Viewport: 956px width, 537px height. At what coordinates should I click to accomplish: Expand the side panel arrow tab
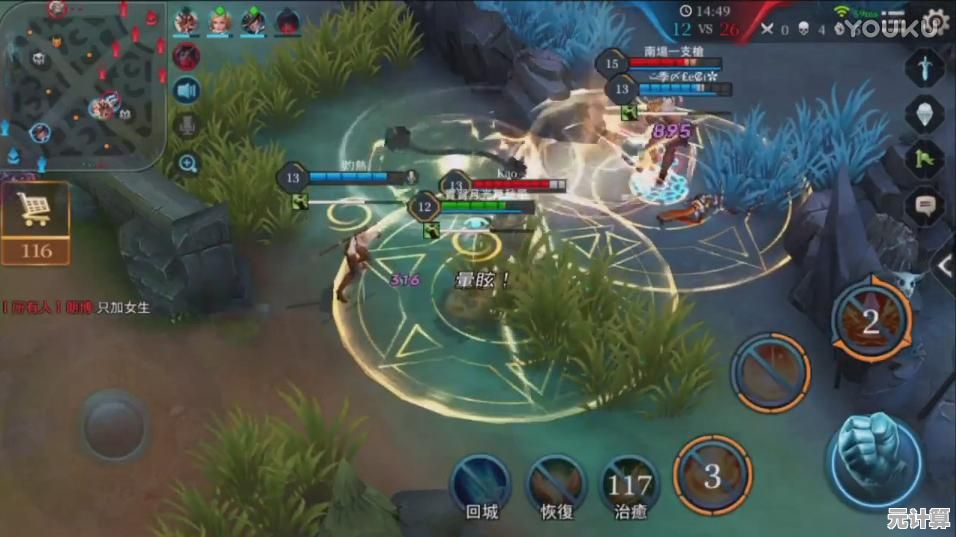[x=945, y=265]
